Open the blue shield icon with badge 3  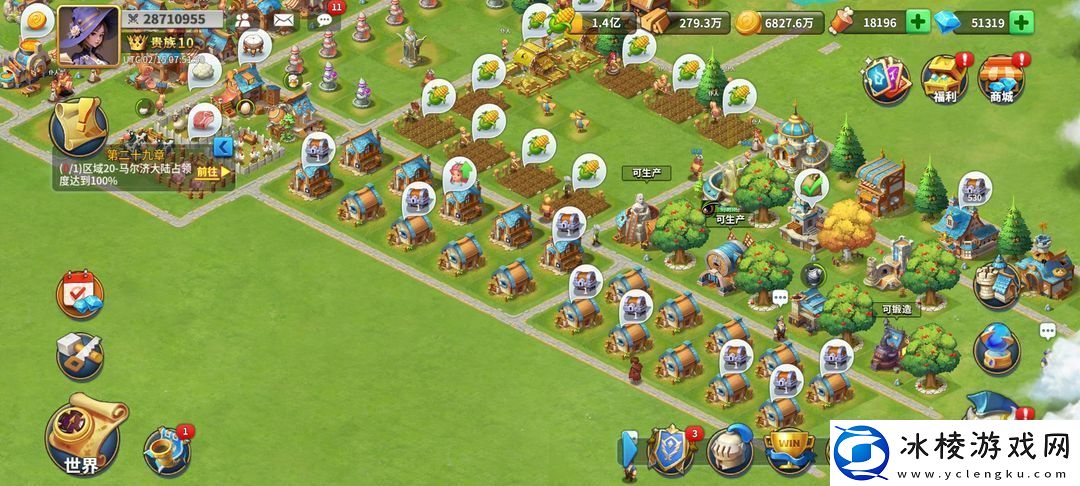672,450
